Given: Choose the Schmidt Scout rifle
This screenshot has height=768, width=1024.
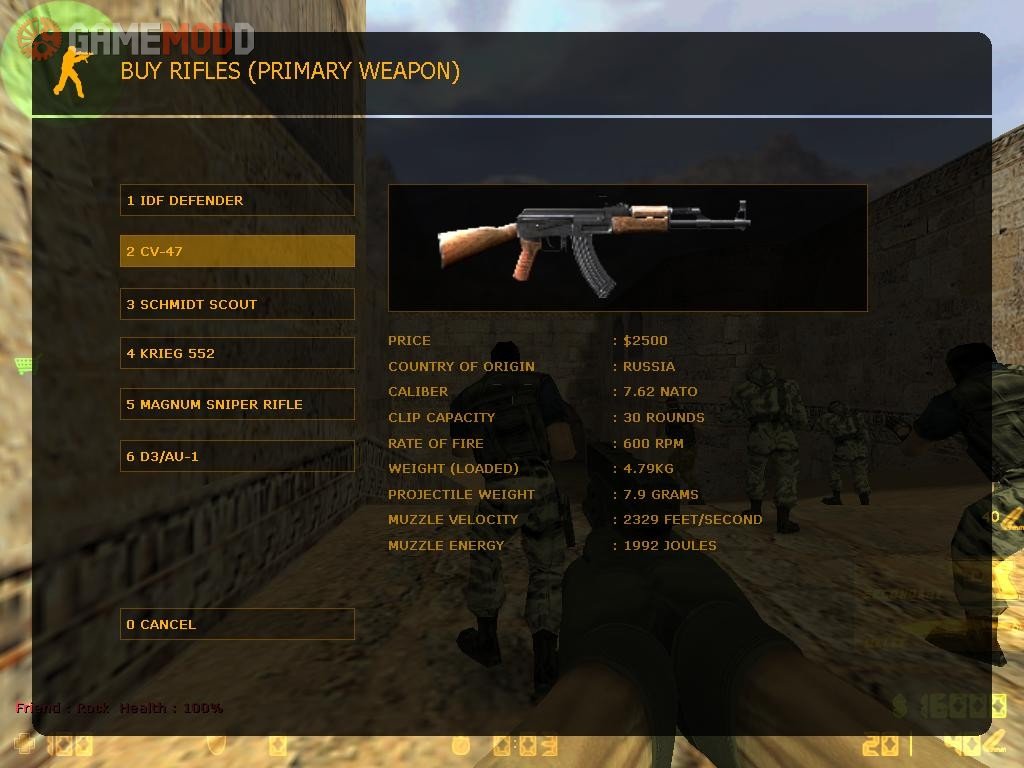Looking at the screenshot, I should pos(237,304).
